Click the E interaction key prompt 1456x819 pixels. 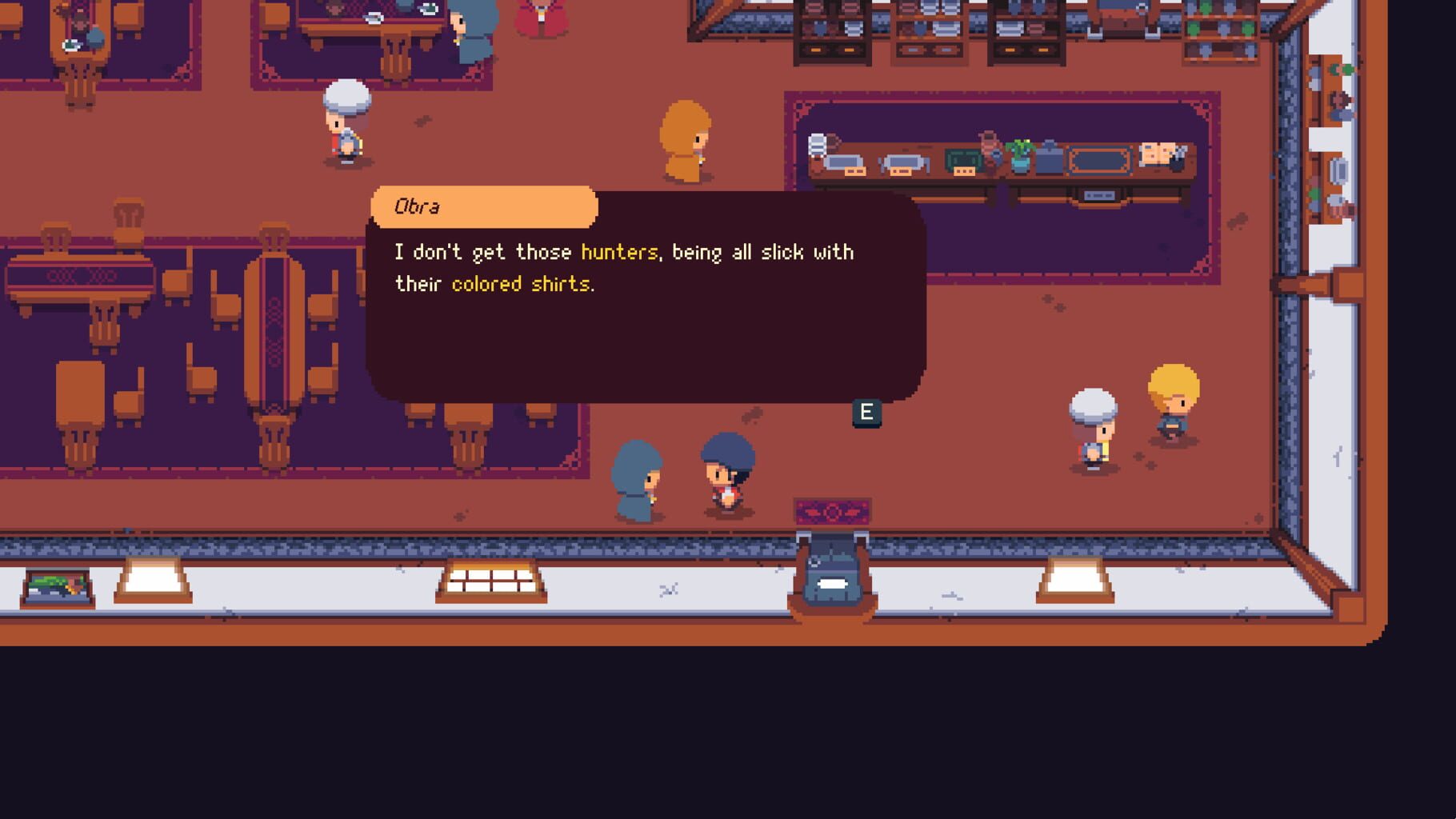[866, 412]
